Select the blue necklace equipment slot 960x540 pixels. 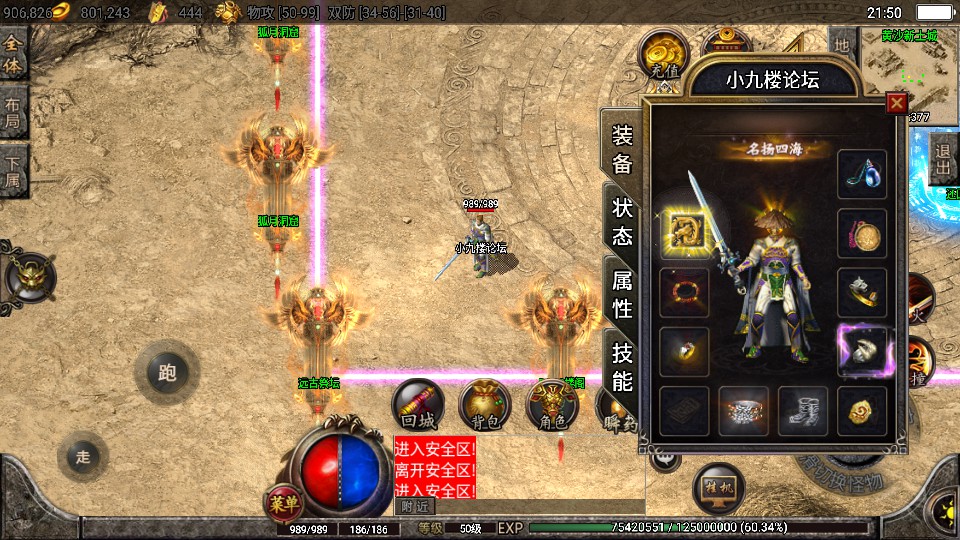(861, 173)
